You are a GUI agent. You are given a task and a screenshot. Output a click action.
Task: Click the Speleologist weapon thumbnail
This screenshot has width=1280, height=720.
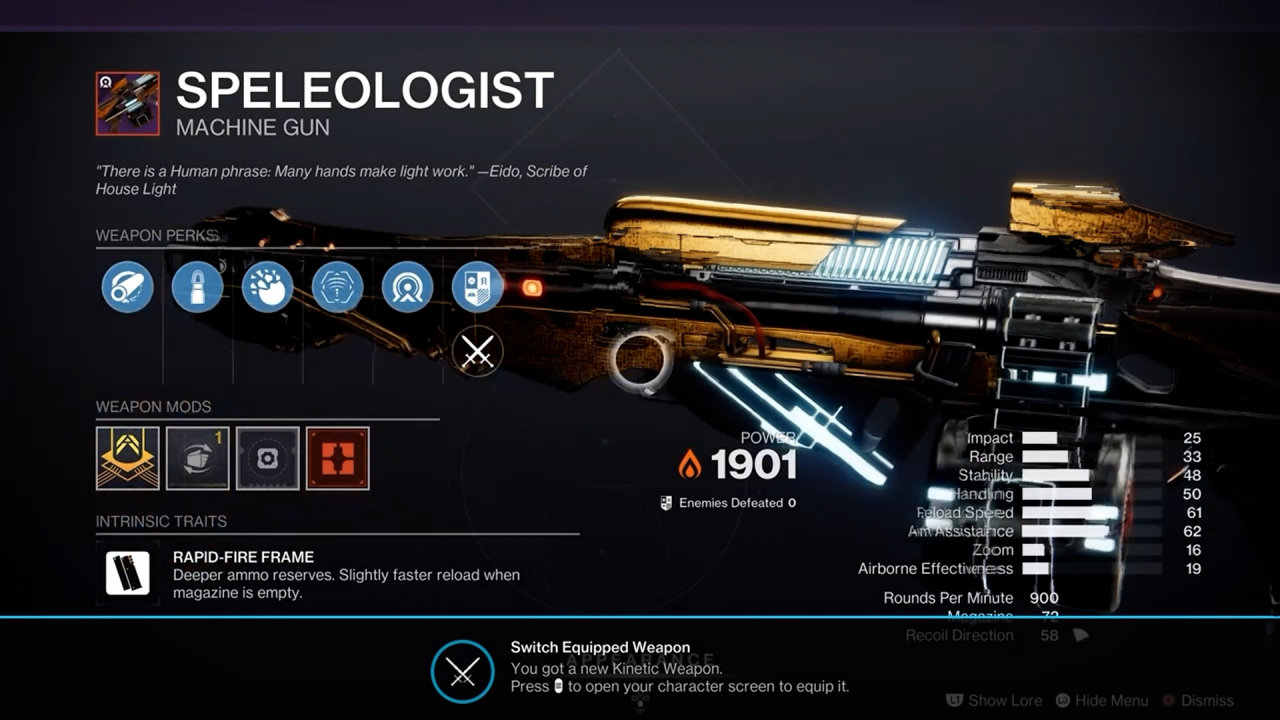pyautogui.click(x=127, y=103)
